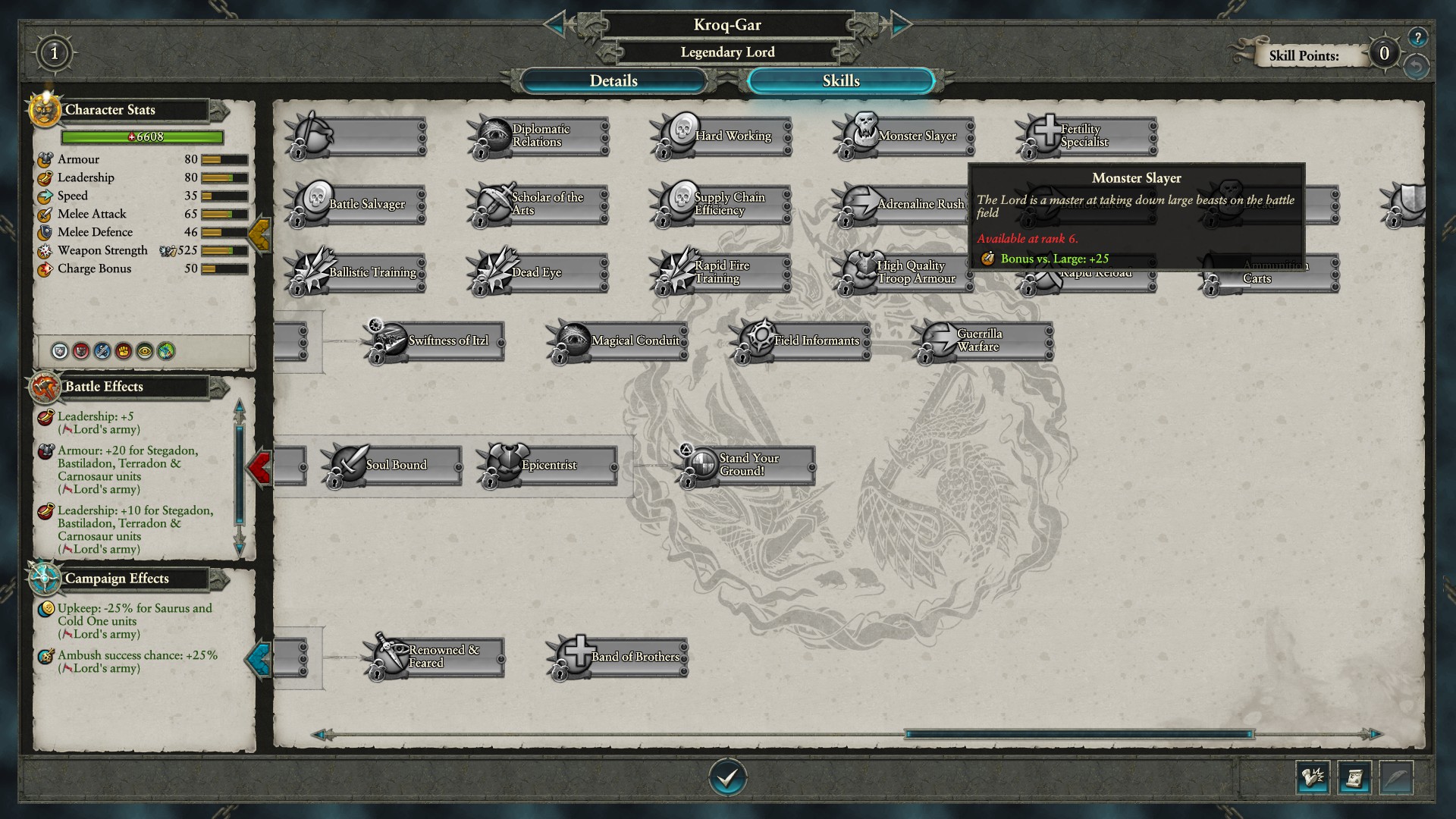Select the Skills tab

click(x=840, y=81)
